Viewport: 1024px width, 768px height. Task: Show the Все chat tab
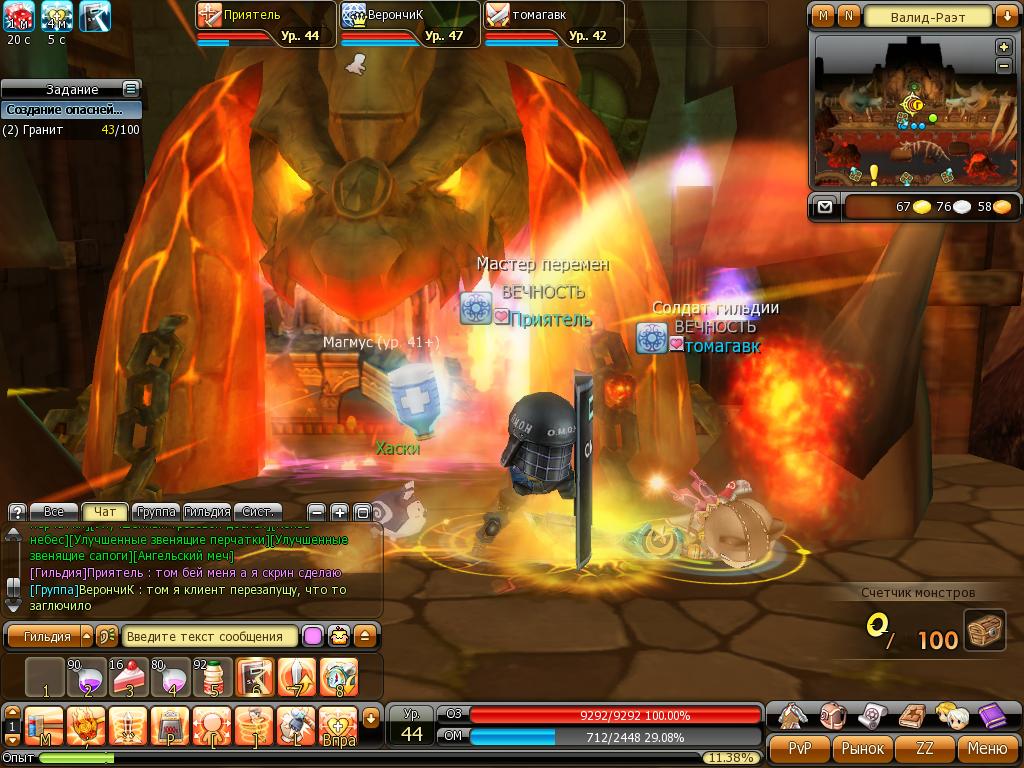[x=54, y=511]
